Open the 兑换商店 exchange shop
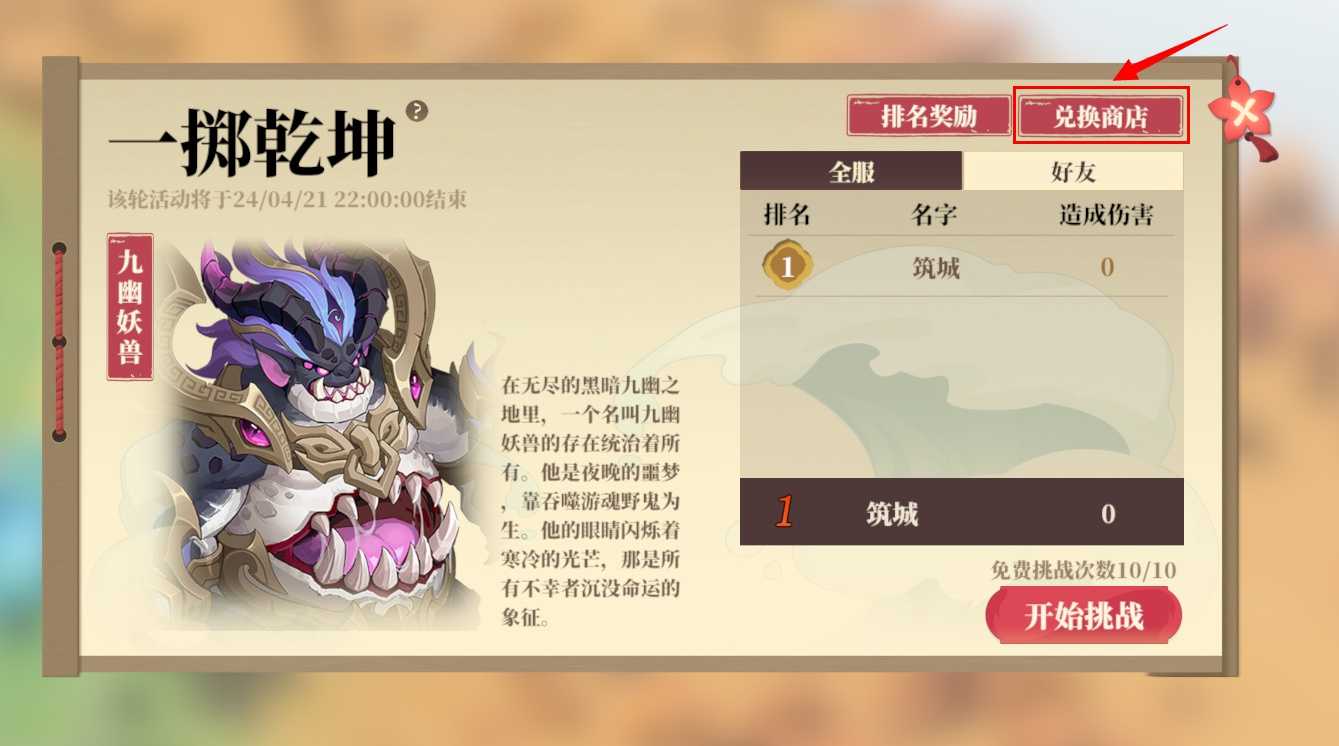This screenshot has height=746, width=1339. [x=1101, y=116]
